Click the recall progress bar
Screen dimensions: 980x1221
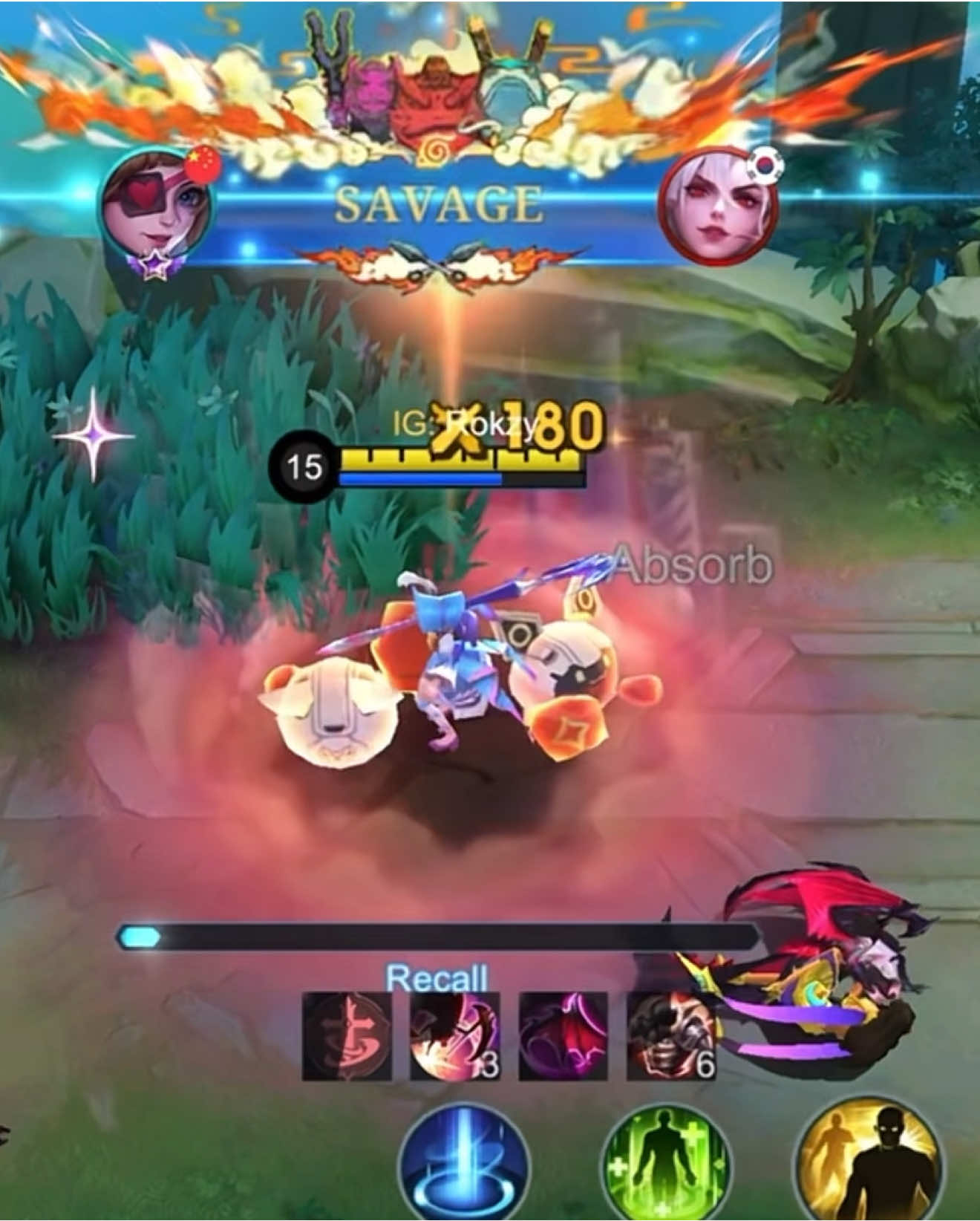pyautogui.click(x=438, y=937)
